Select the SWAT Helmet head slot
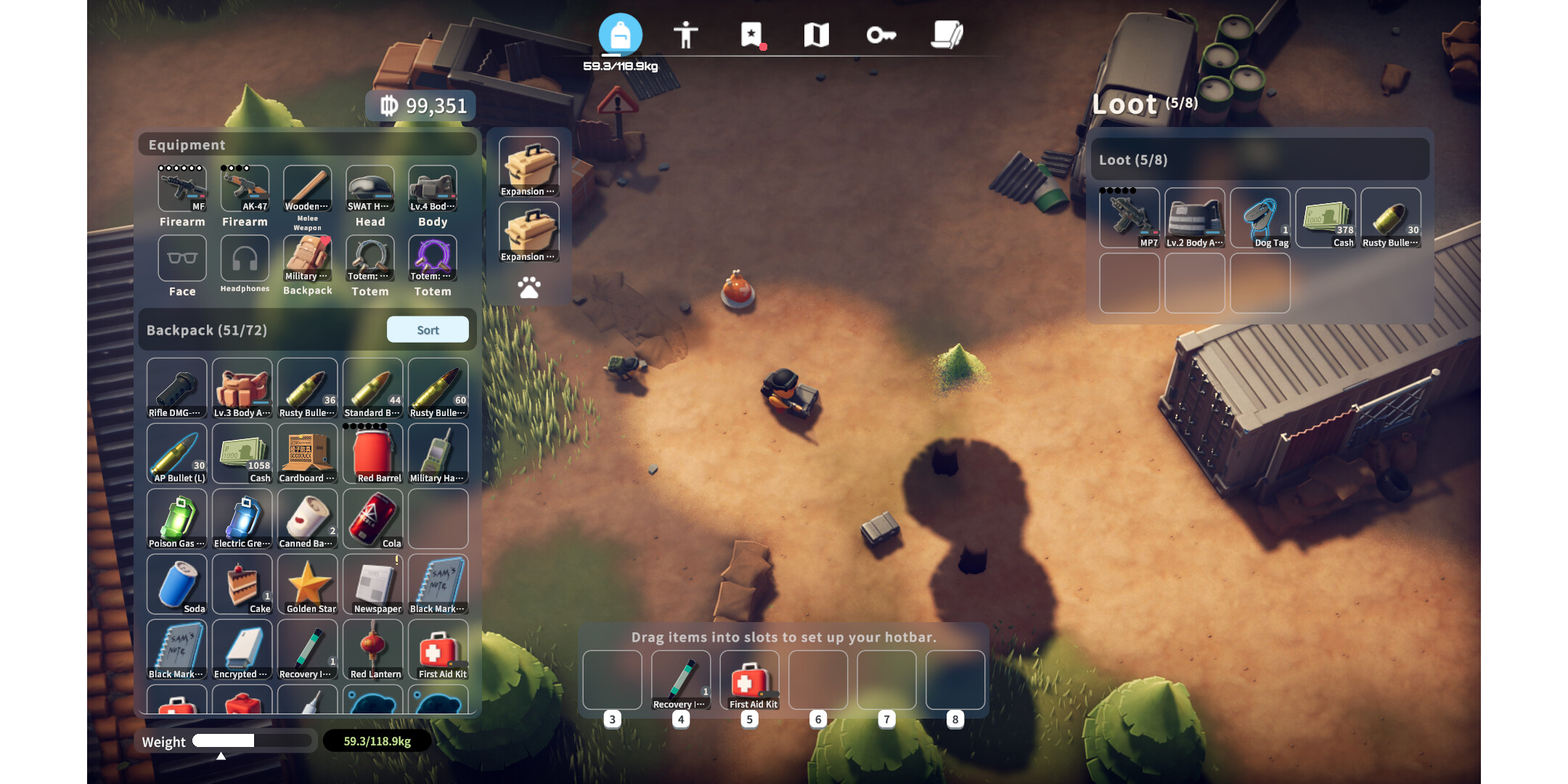 370,189
